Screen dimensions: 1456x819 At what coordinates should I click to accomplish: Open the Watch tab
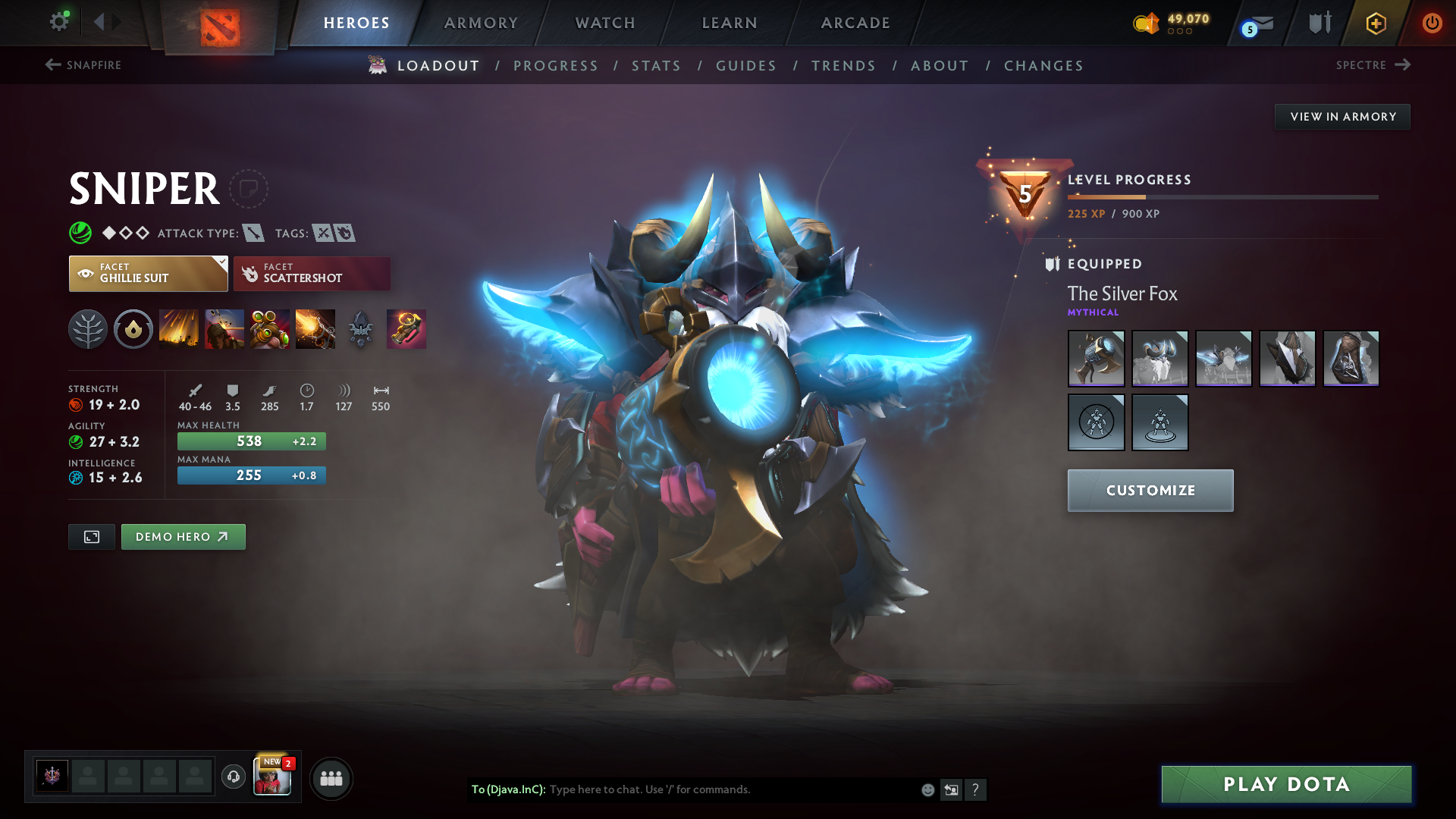click(x=605, y=23)
